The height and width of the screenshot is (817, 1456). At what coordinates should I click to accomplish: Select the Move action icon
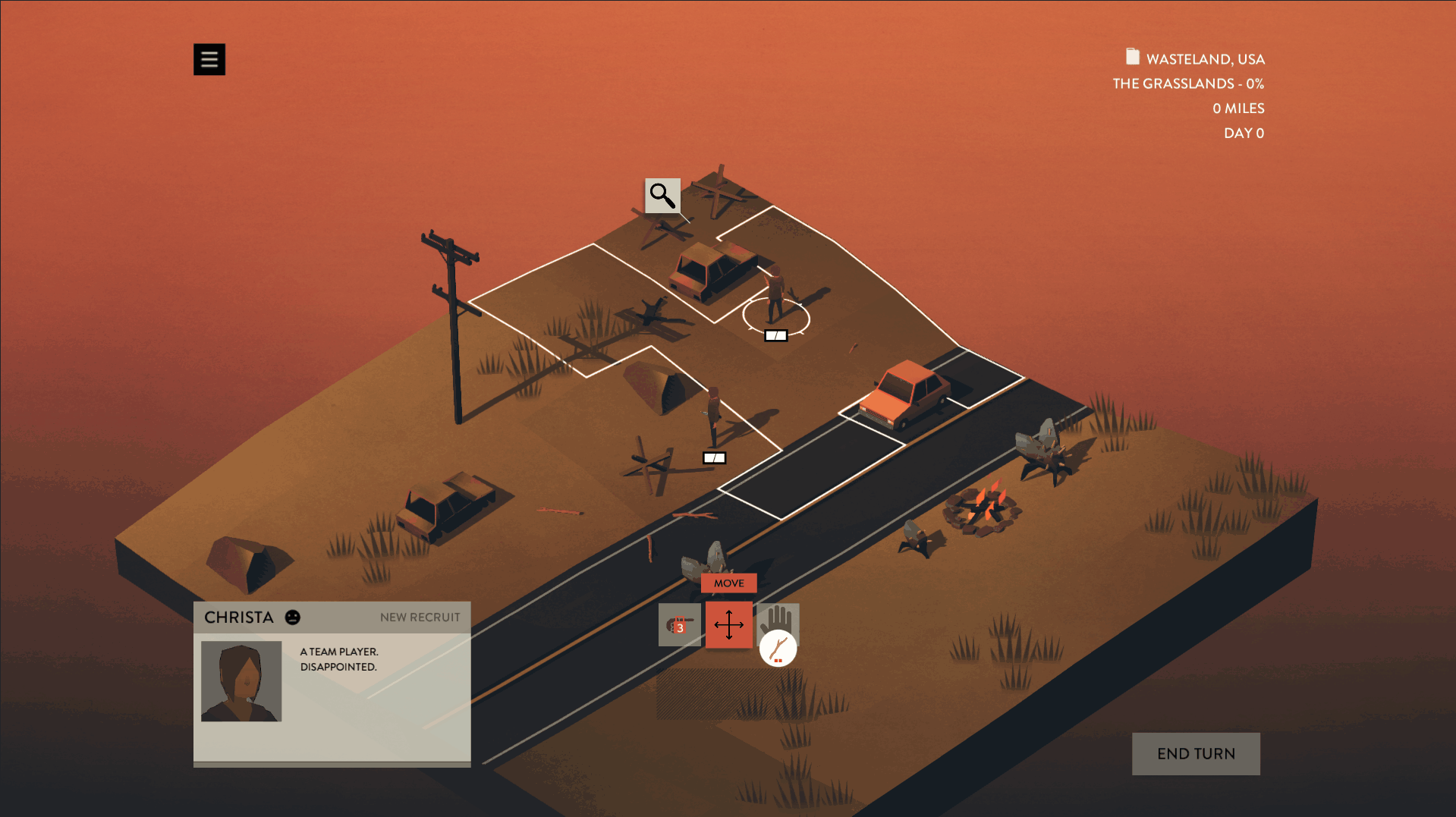pos(728,624)
